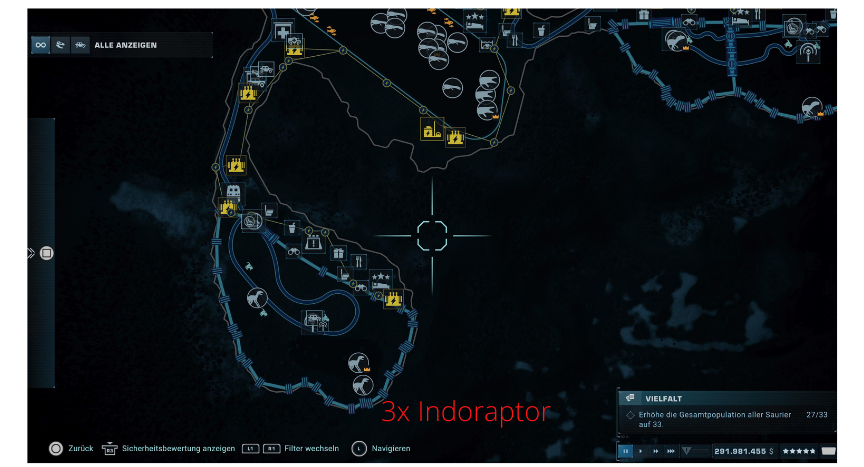Set game speed to normal play

pos(641,451)
